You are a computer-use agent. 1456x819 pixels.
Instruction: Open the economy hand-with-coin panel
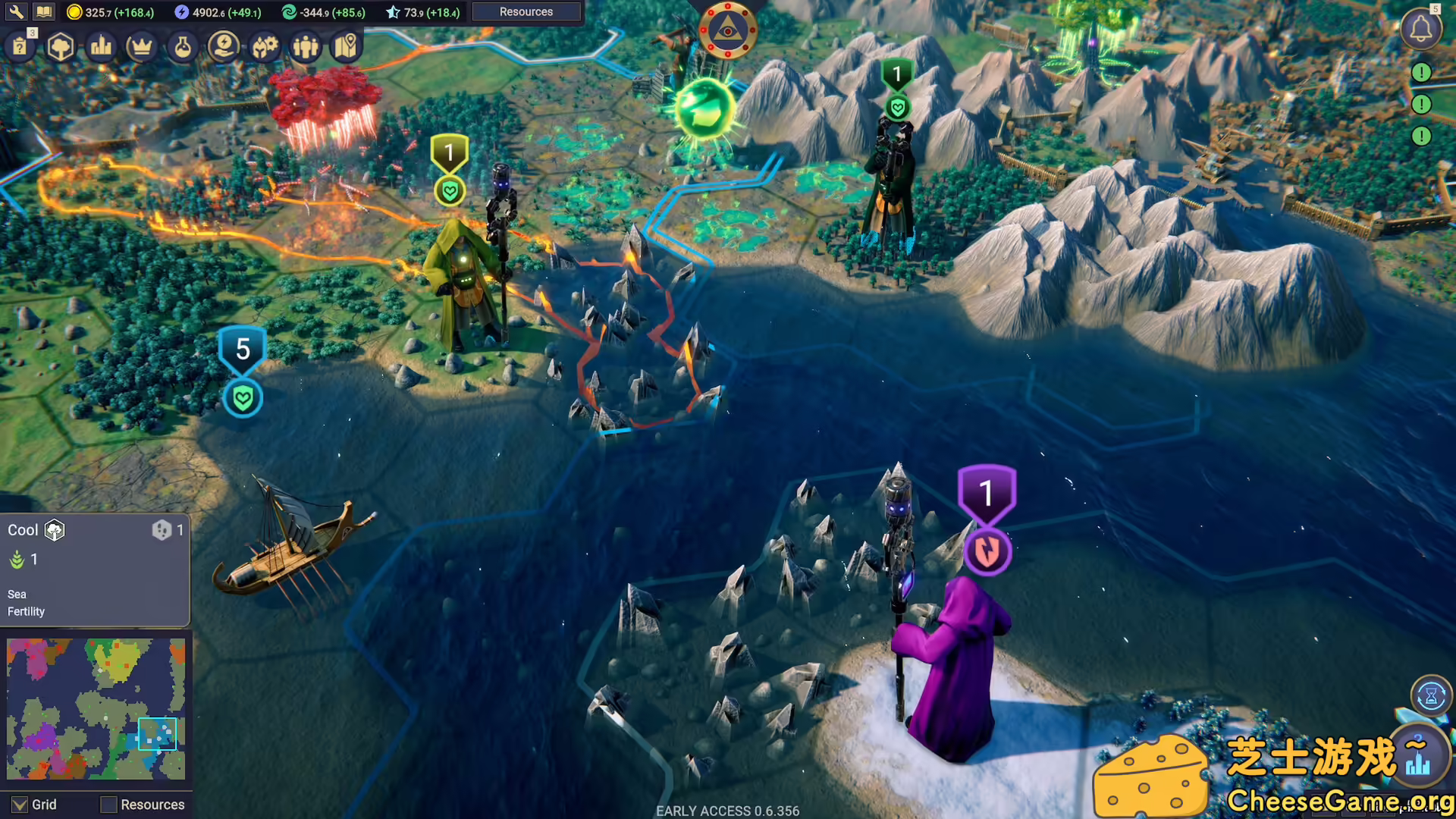pyautogui.click(x=223, y=45)
